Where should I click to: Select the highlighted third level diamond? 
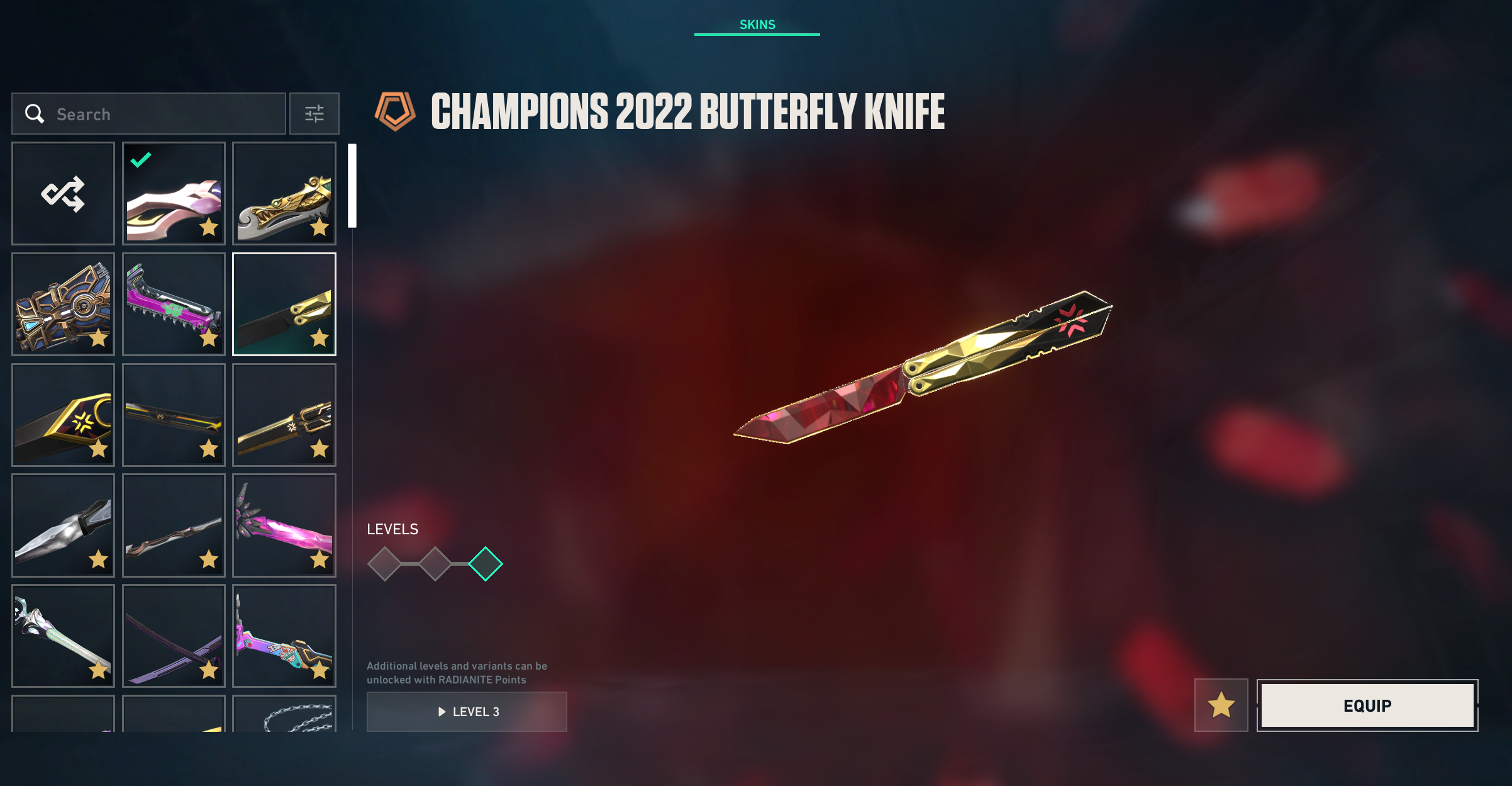[x=486, y=564]
